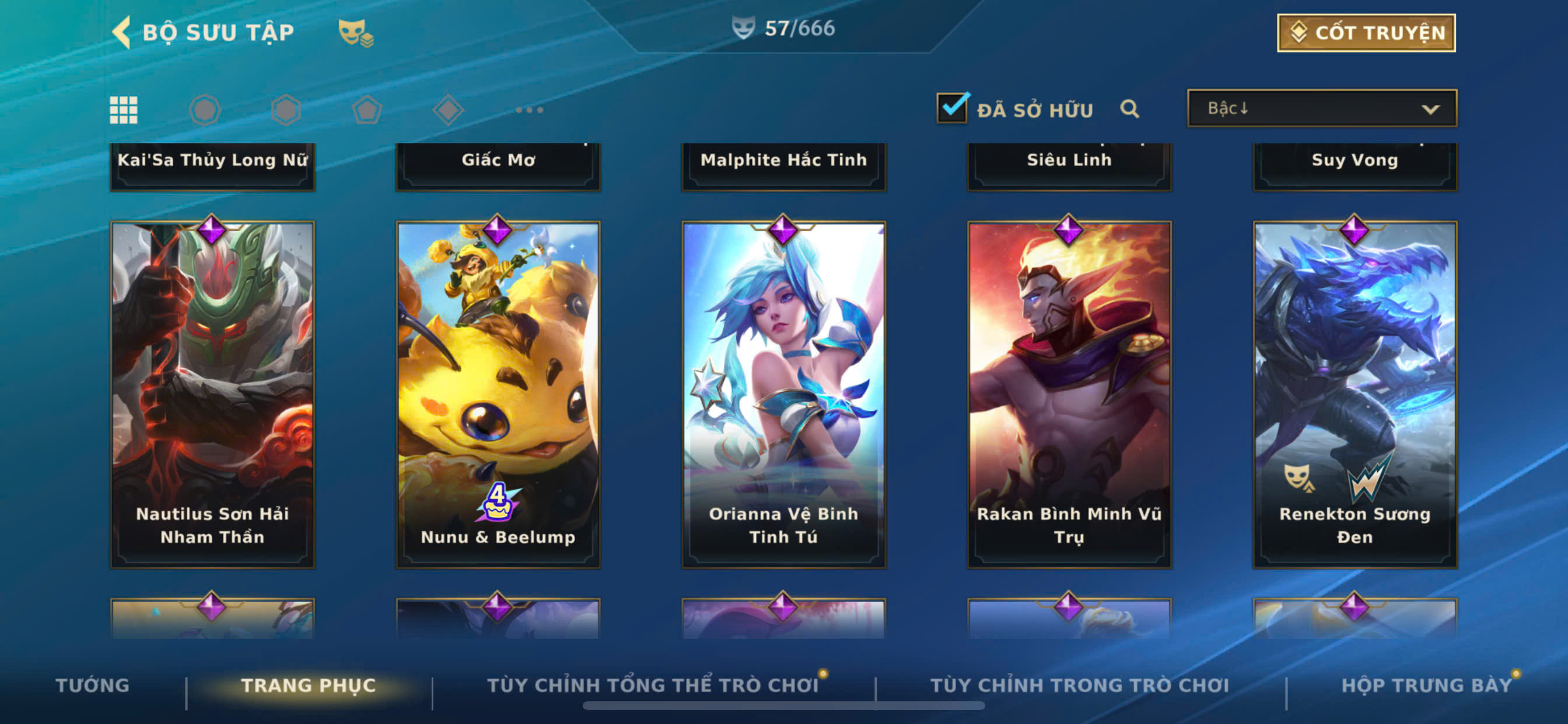Open Tùy Chỉnh Tổng Thể Trò Chơi tab
The height and width of the screenshot is (724, 1568).
tap(653, 685)
